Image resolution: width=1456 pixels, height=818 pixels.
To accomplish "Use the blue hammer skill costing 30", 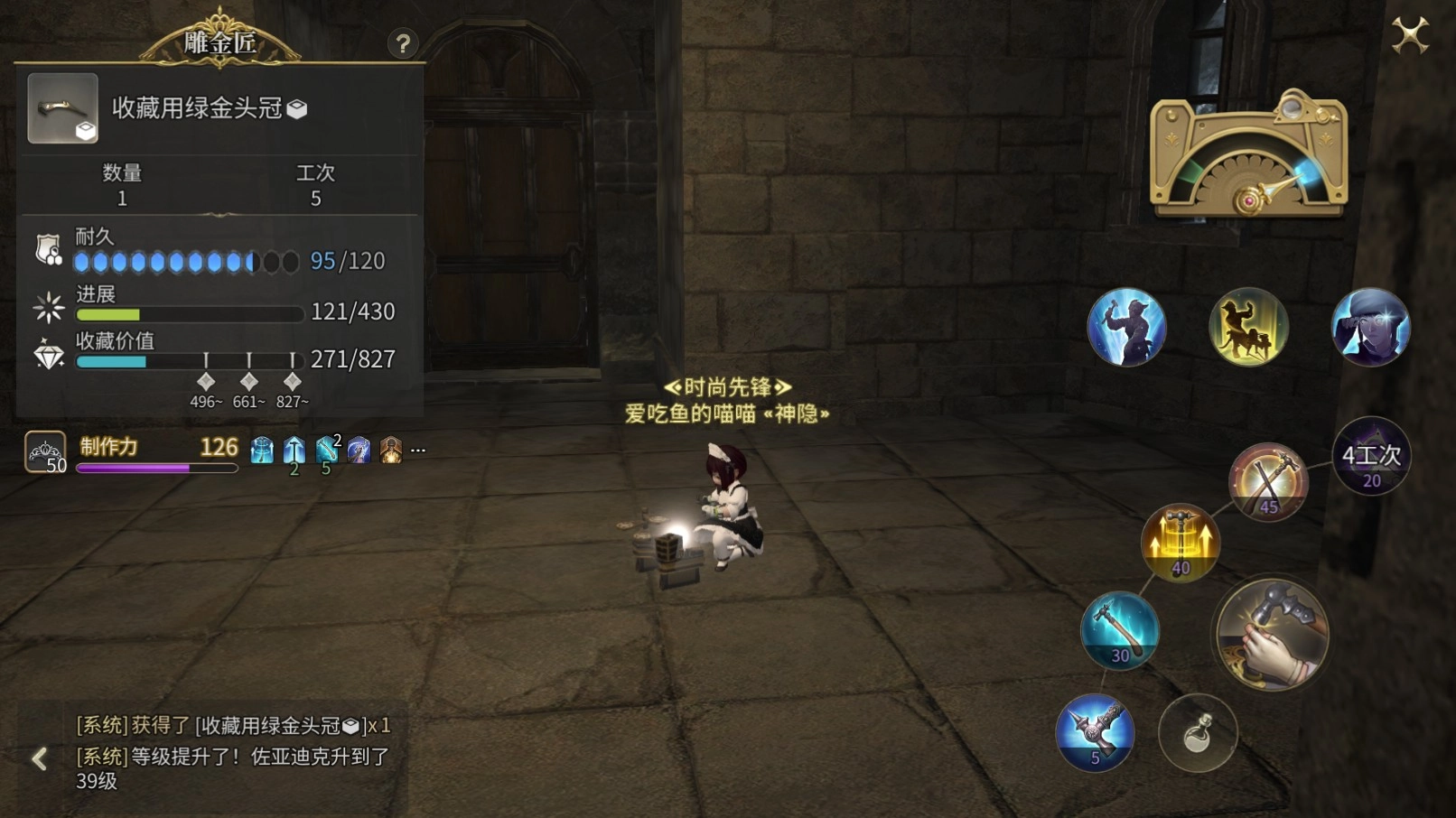I will point(1120,630).
